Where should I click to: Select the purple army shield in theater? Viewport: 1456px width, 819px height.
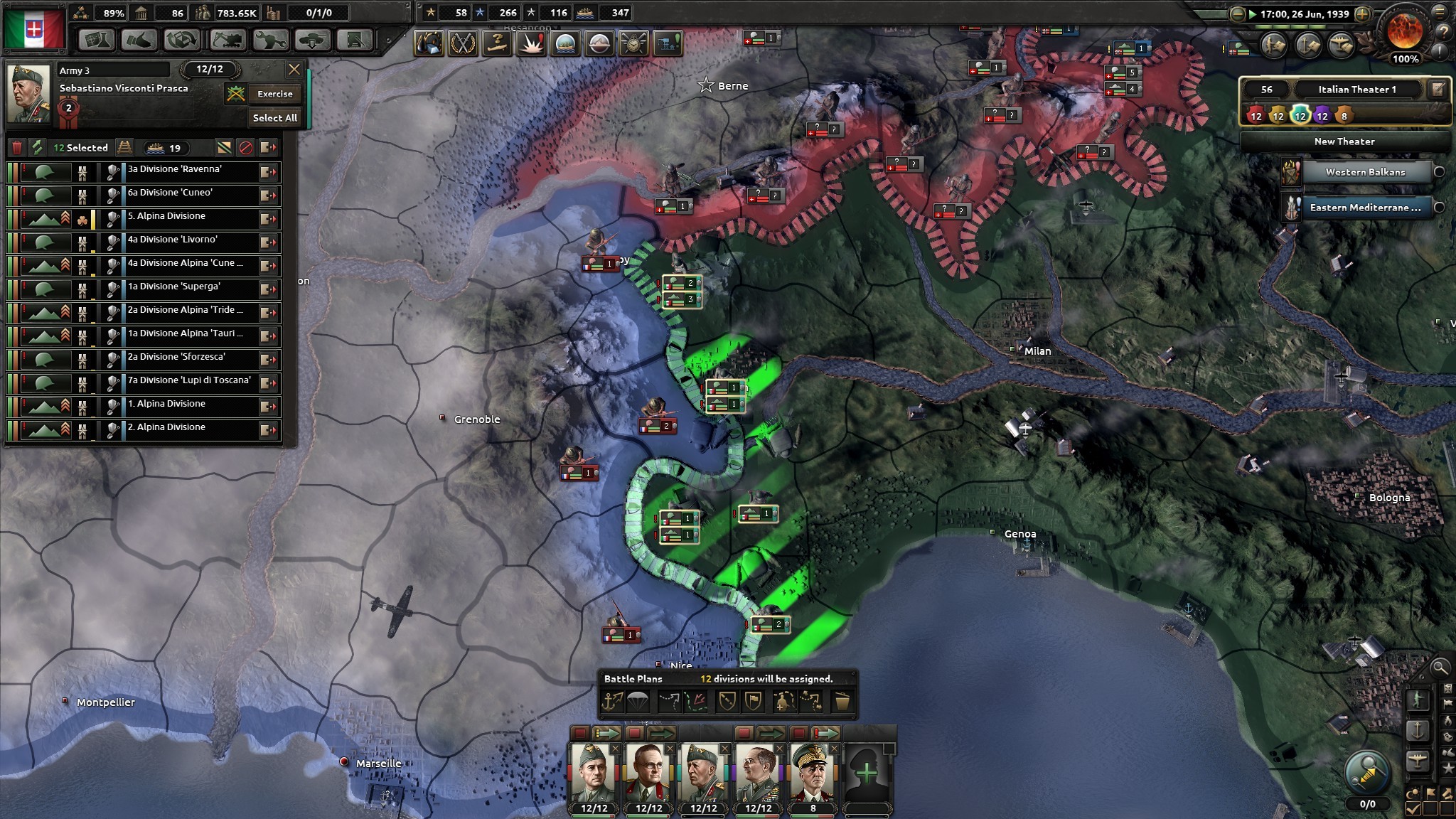(1322, 116)
